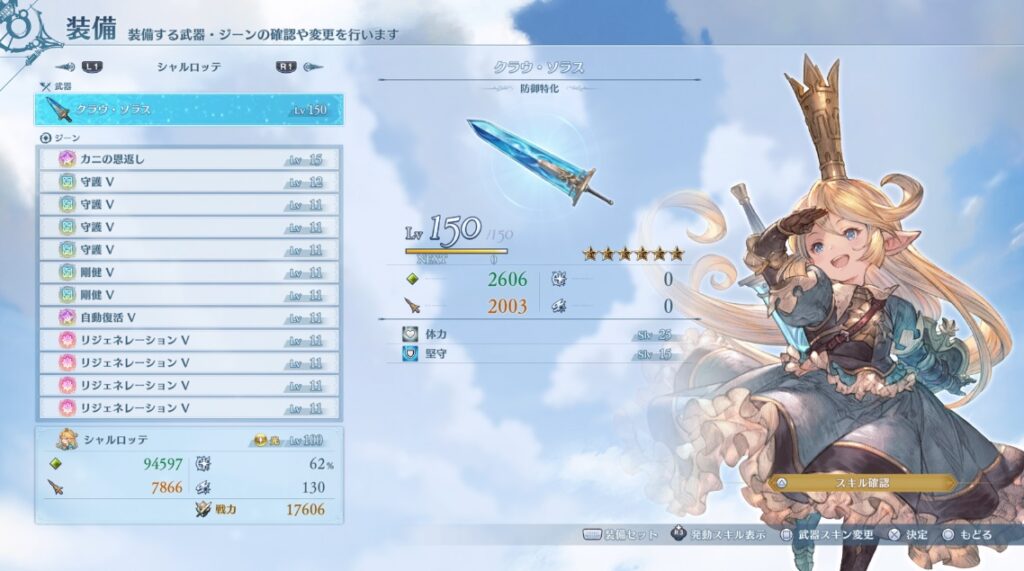Image resolution: width=1024 pixels, height=571 pixels.
Task: Open the スキル確認 skill check button
Action: [x=861, y=482]
